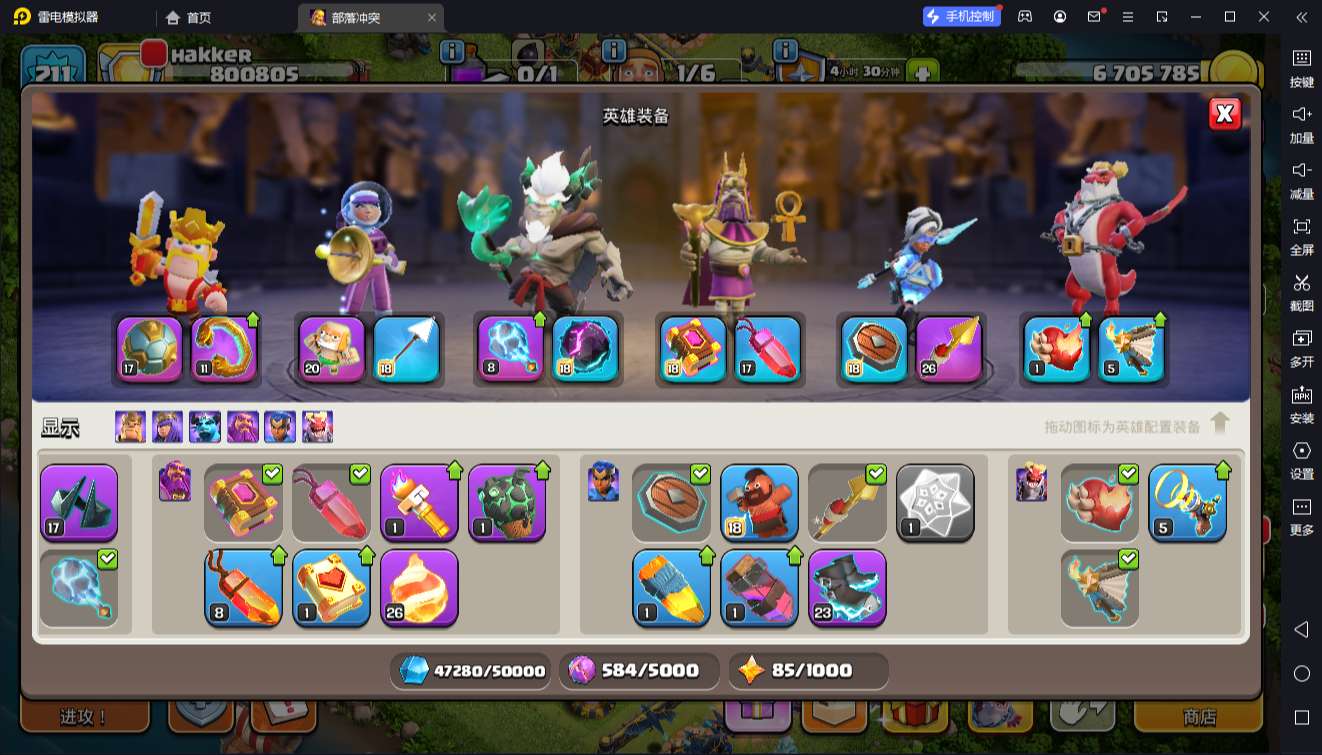1322x755 pixels.
Task: Select the Giant Arrow equipment slot
Action: (406, 350)
